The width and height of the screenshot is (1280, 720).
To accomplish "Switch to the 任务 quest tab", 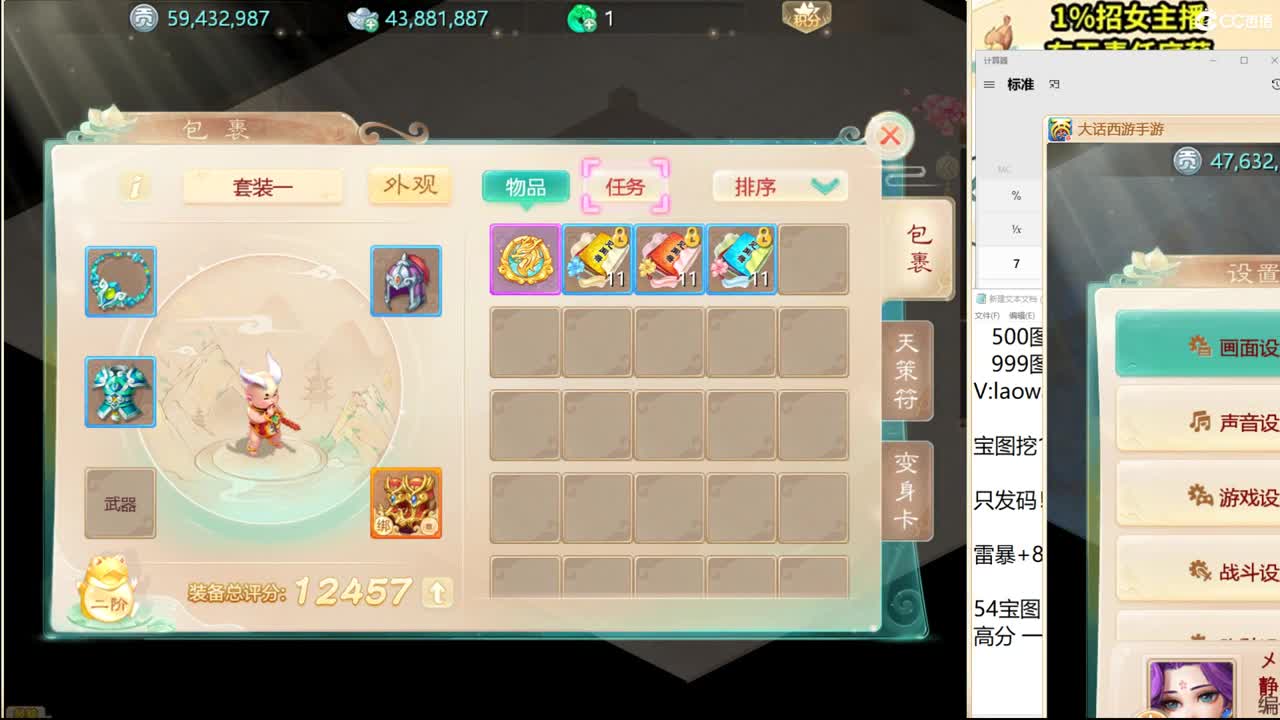I will 627,186.
